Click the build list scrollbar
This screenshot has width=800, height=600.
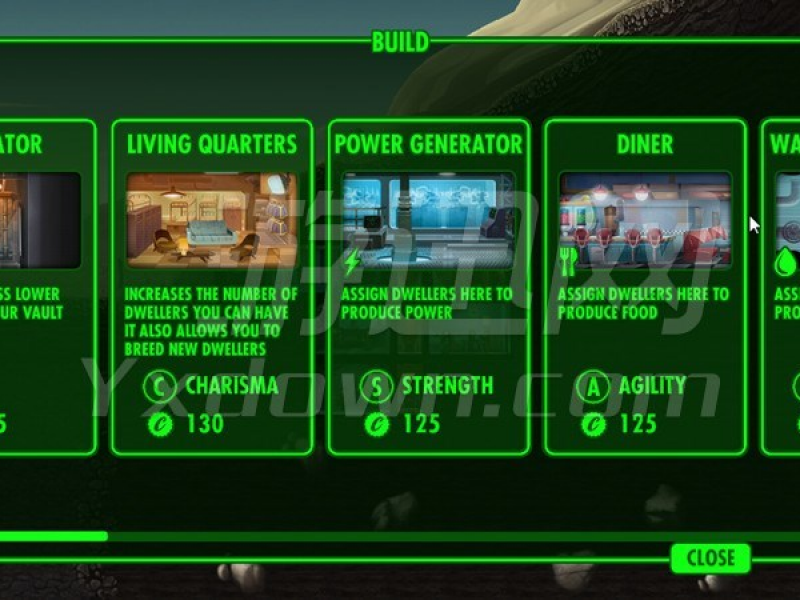coord(54,536)
